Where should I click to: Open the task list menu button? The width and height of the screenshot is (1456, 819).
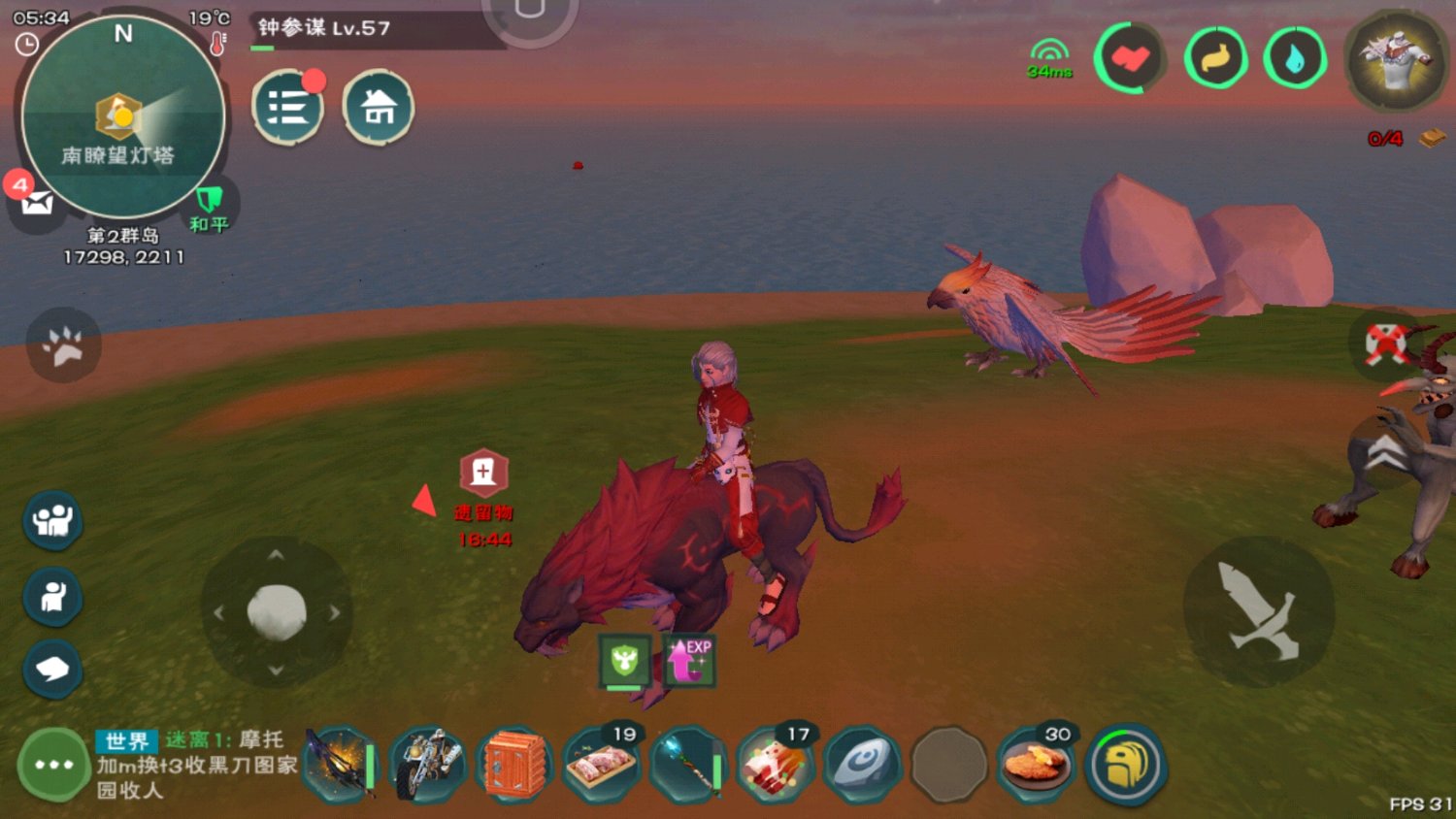287,107
